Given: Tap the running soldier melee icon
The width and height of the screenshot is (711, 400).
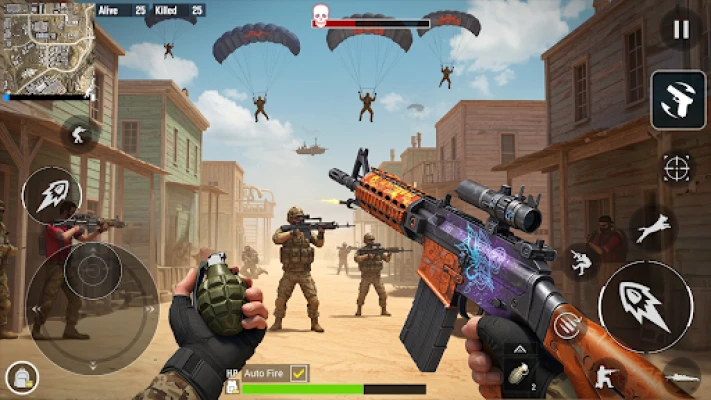Looking at the screenshot, I should coord(581,262).
